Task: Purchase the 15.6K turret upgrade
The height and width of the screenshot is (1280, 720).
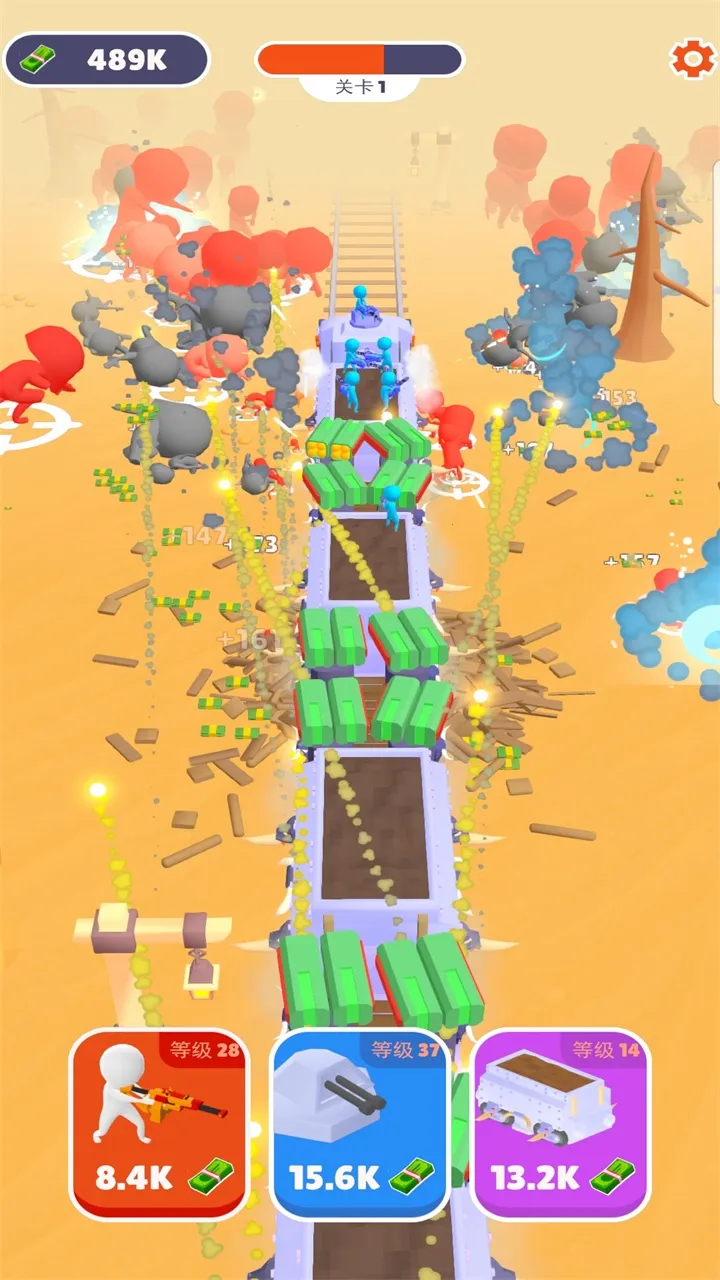Action: 360,1124
